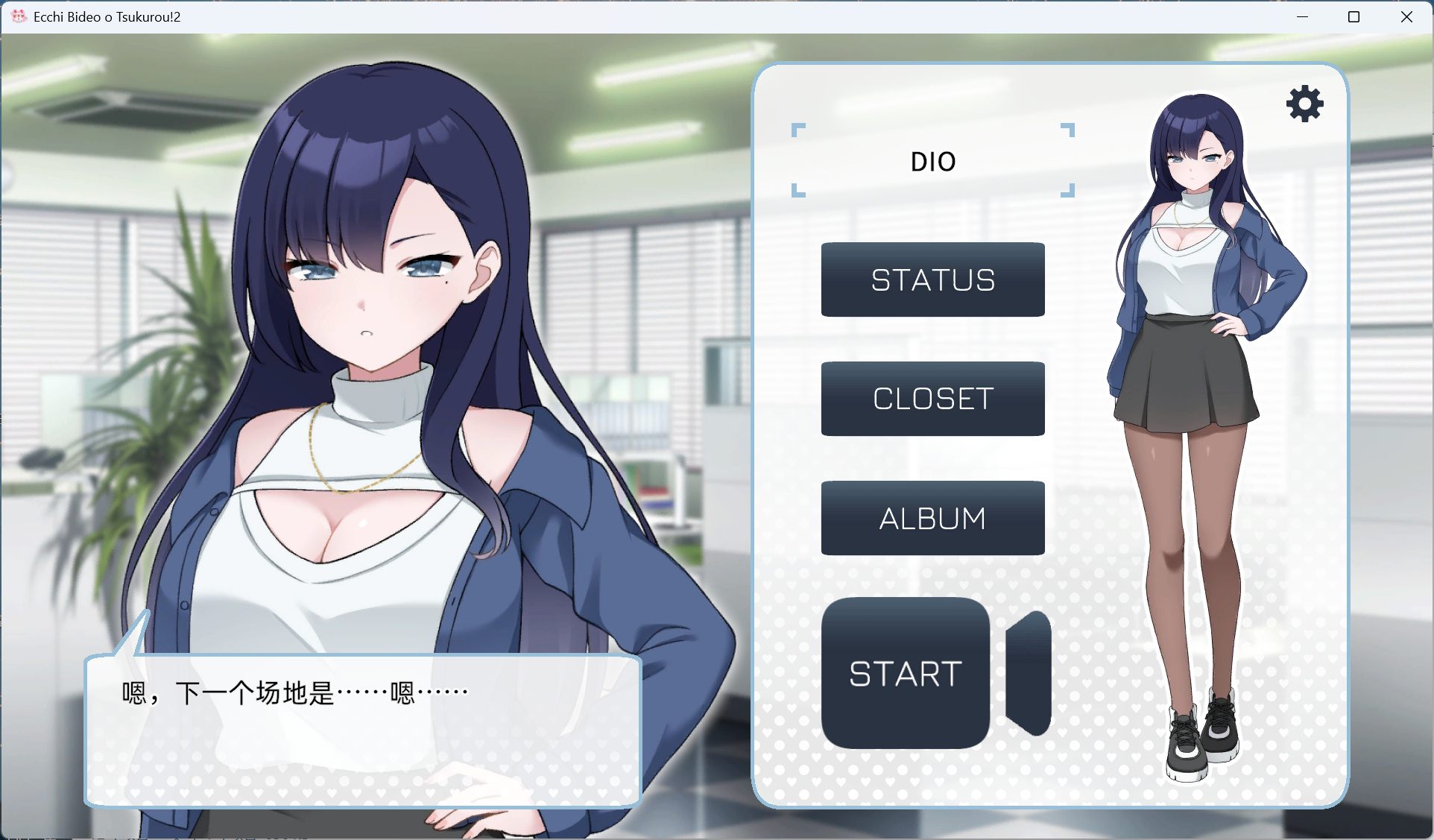Click the START camera button

[x=906, y=673]
